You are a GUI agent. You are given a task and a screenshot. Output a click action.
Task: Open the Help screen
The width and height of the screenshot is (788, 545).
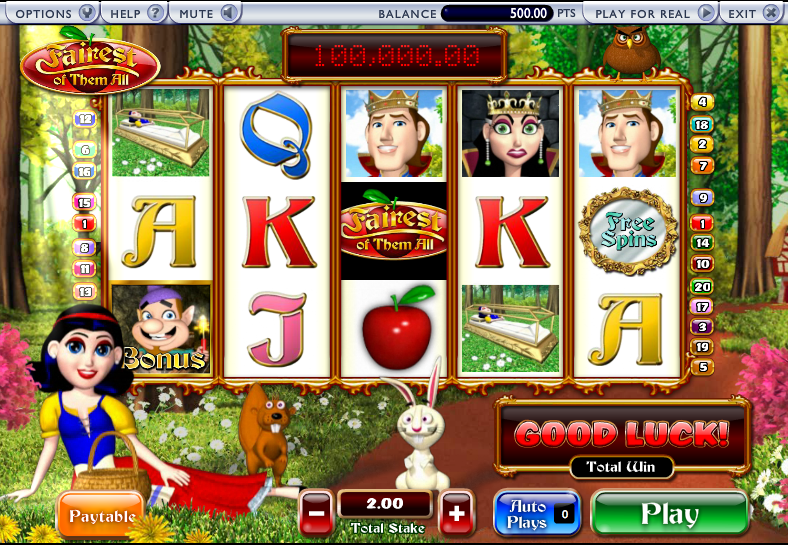click(x=135, y=13)
